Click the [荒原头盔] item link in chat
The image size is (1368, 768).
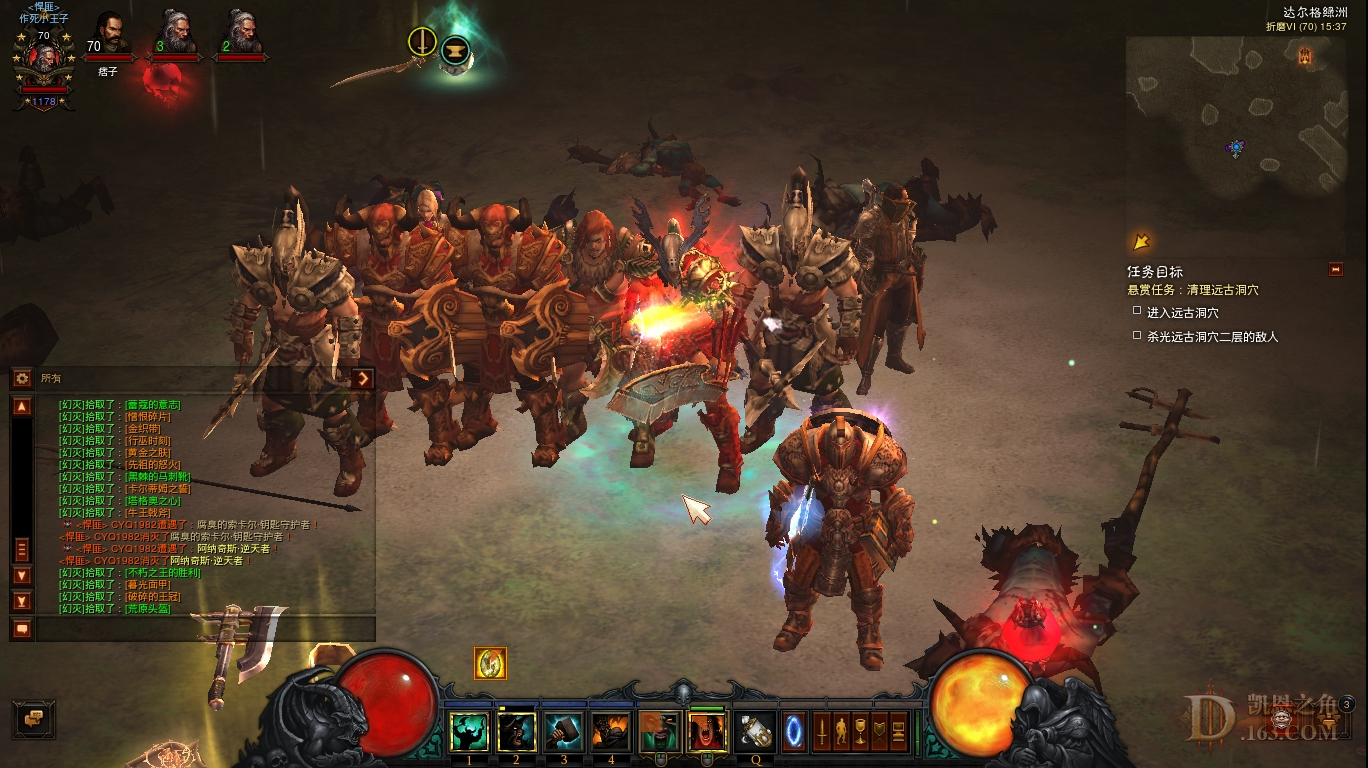point(147,609)
